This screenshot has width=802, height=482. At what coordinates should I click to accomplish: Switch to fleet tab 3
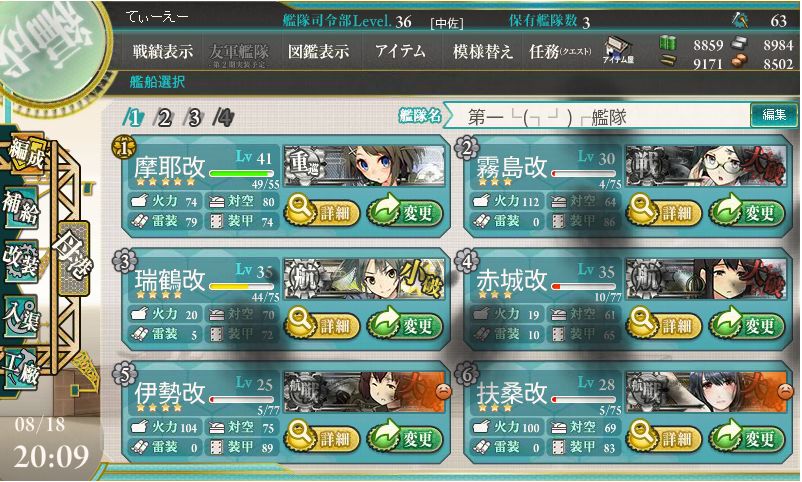(x=194, y=117)
